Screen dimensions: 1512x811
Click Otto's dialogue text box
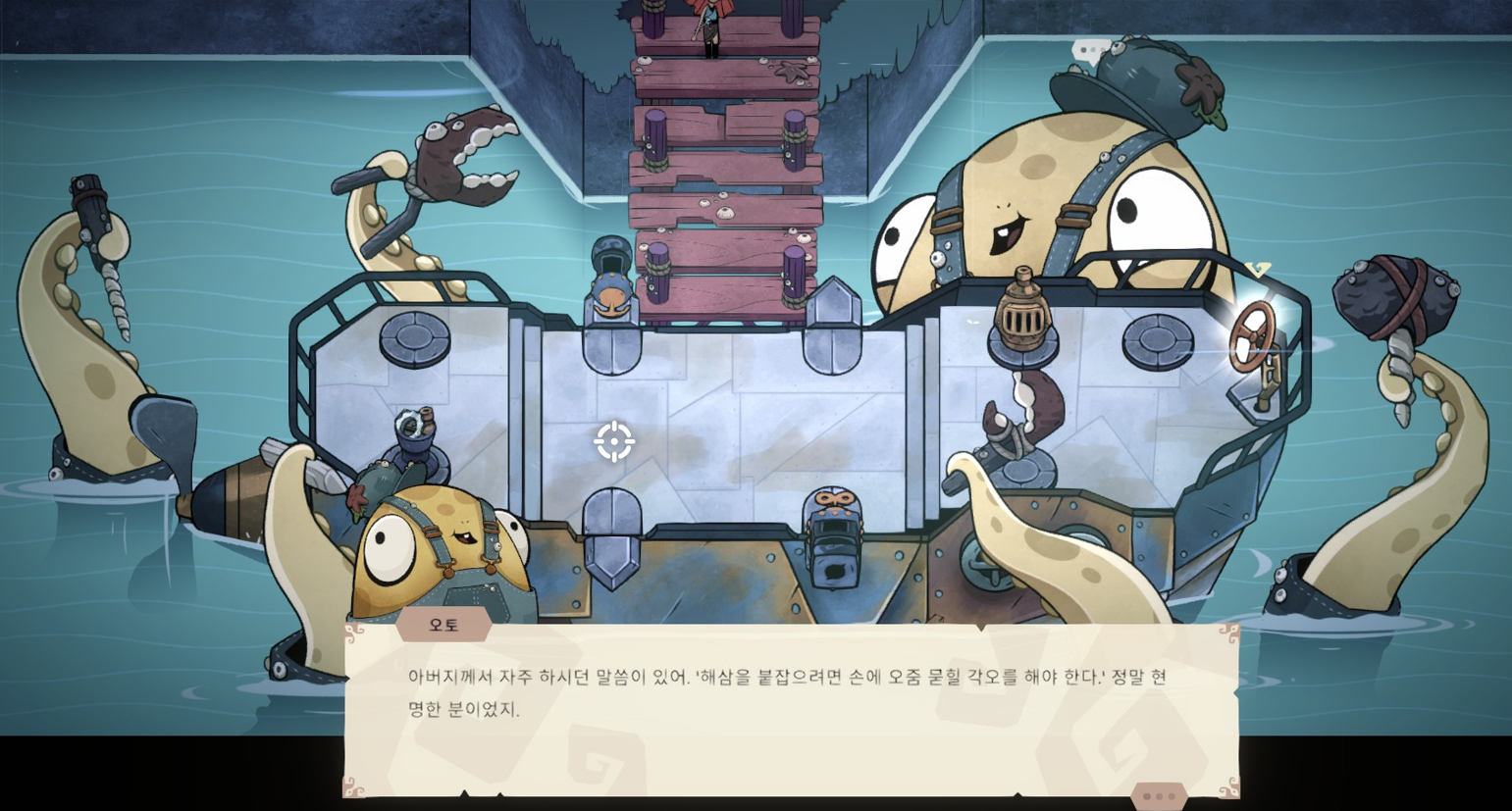pyautogui.click(x=790, y=708)
